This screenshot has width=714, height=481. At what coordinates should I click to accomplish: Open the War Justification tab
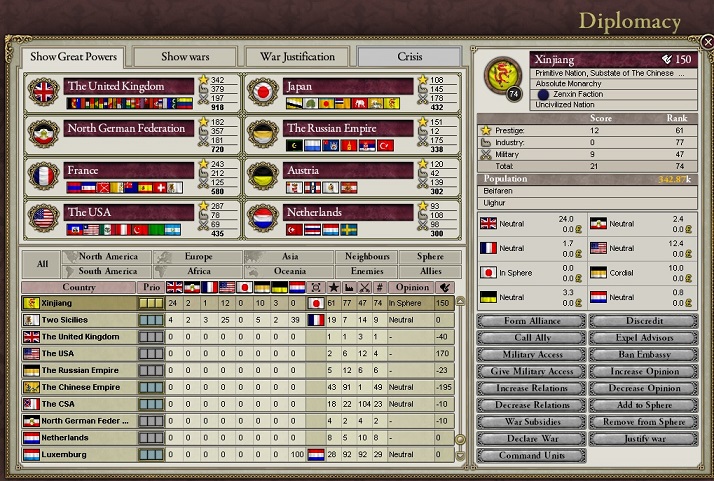tap(297, 56)
